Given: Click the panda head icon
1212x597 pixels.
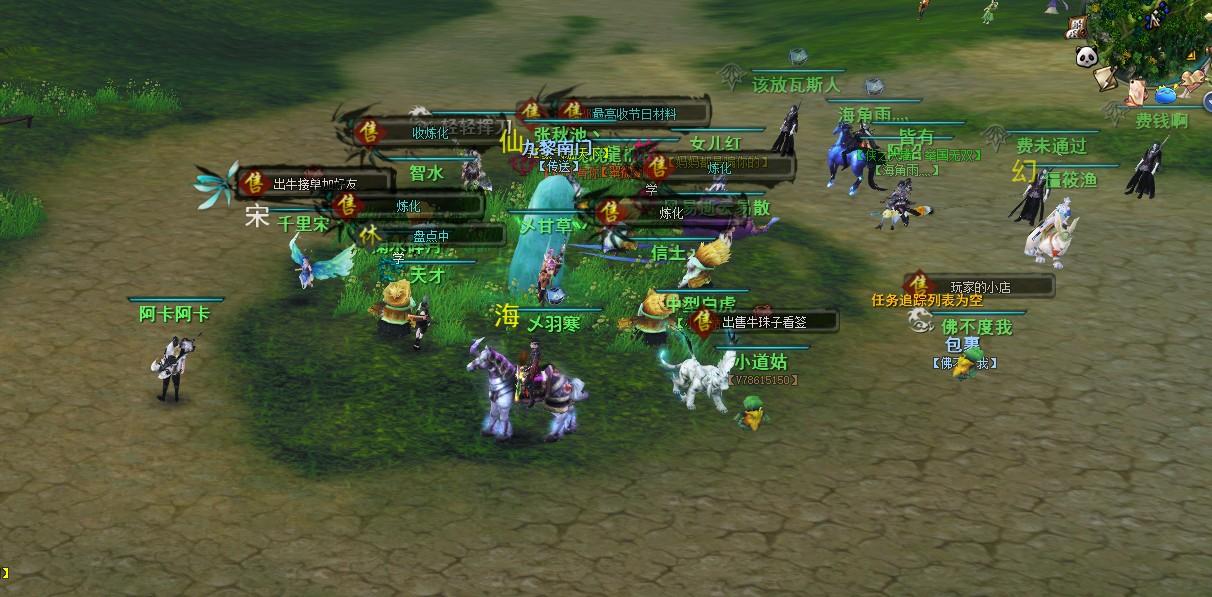Looking at the screenshot, I should [x=1088, y=57].
